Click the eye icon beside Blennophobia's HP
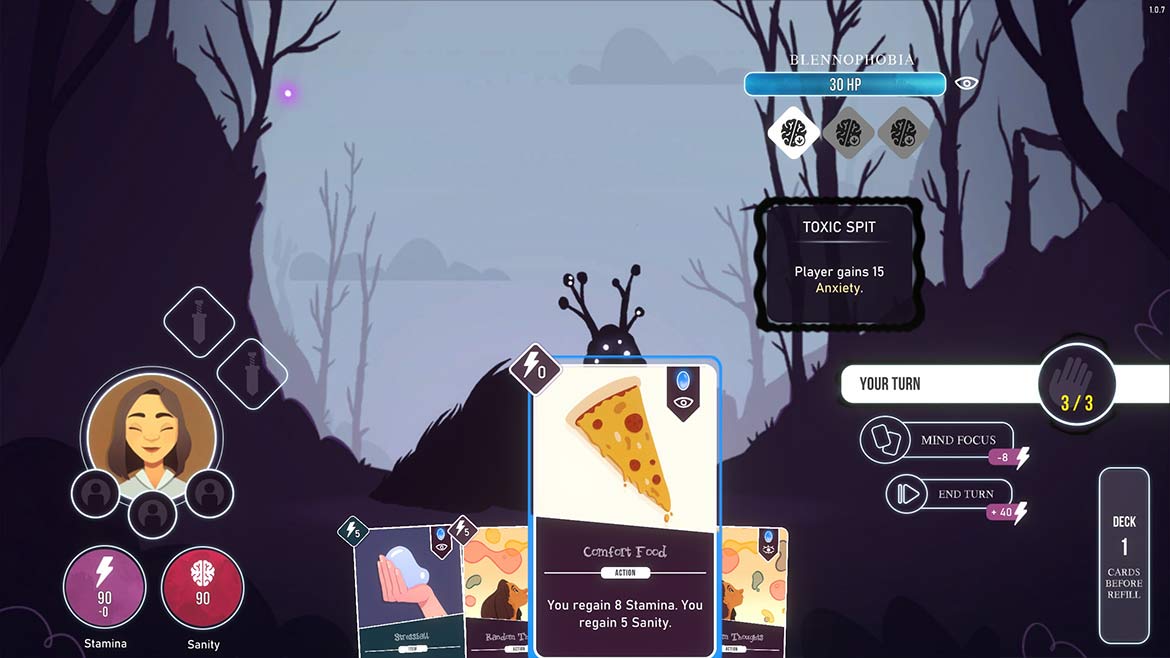Screen dimensions: 1170x658 point(966,84)
